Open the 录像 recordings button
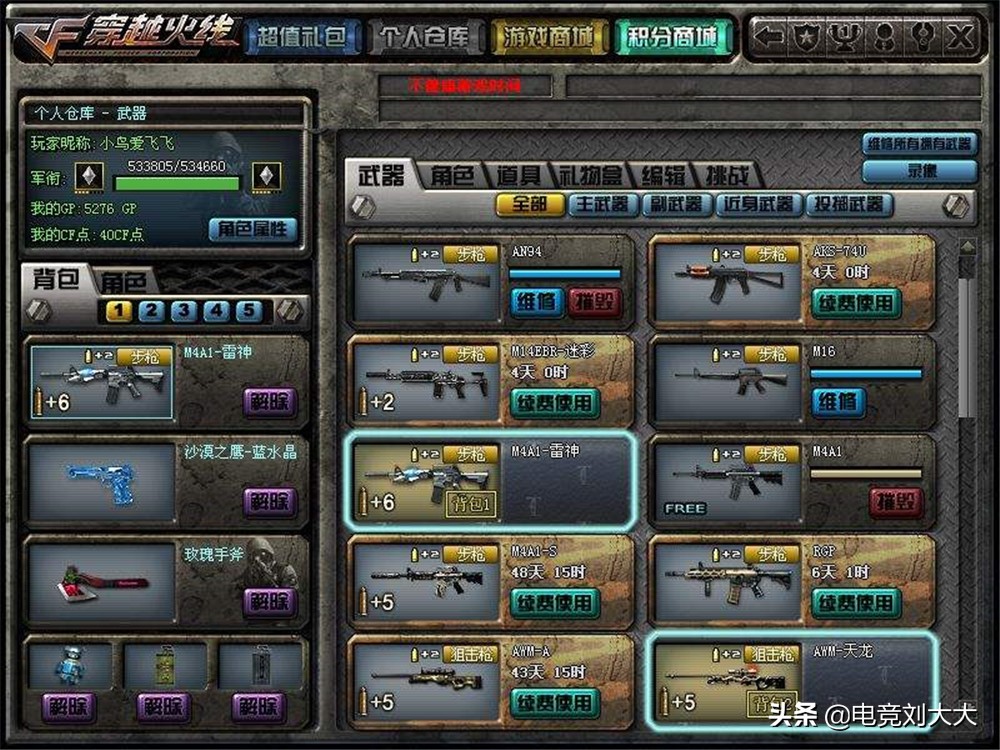1000x750 pixels. pyautogui.click(x=918, y=171)
